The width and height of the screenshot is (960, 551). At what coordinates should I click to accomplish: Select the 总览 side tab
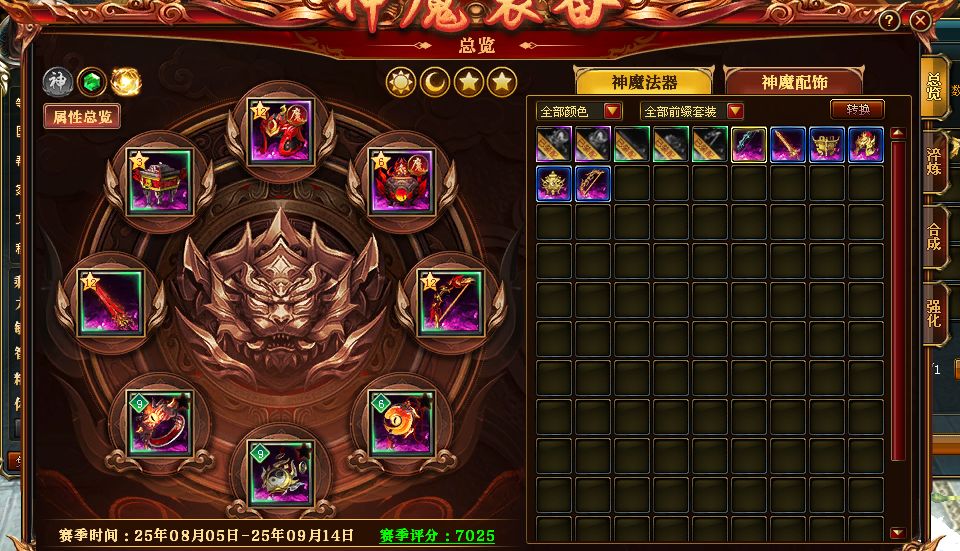pyautogui.click(x=934, y=86)
